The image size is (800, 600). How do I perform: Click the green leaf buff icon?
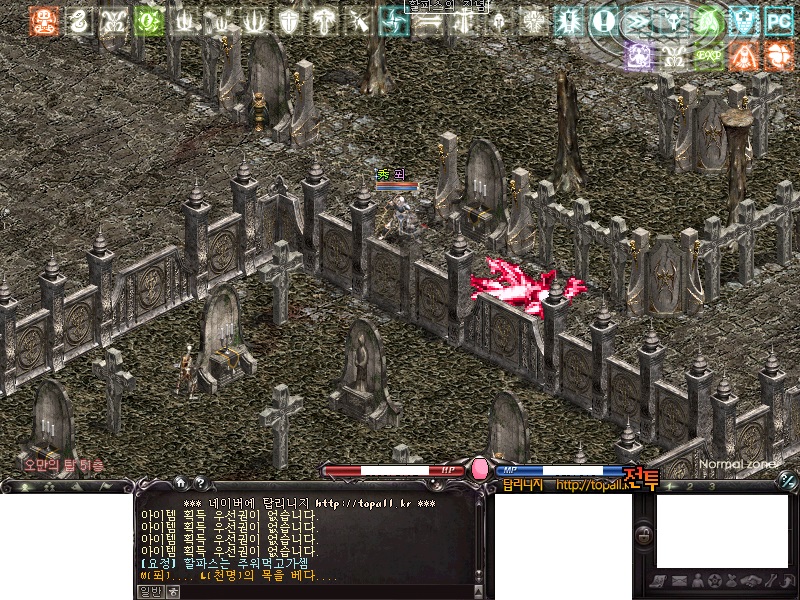148,20
